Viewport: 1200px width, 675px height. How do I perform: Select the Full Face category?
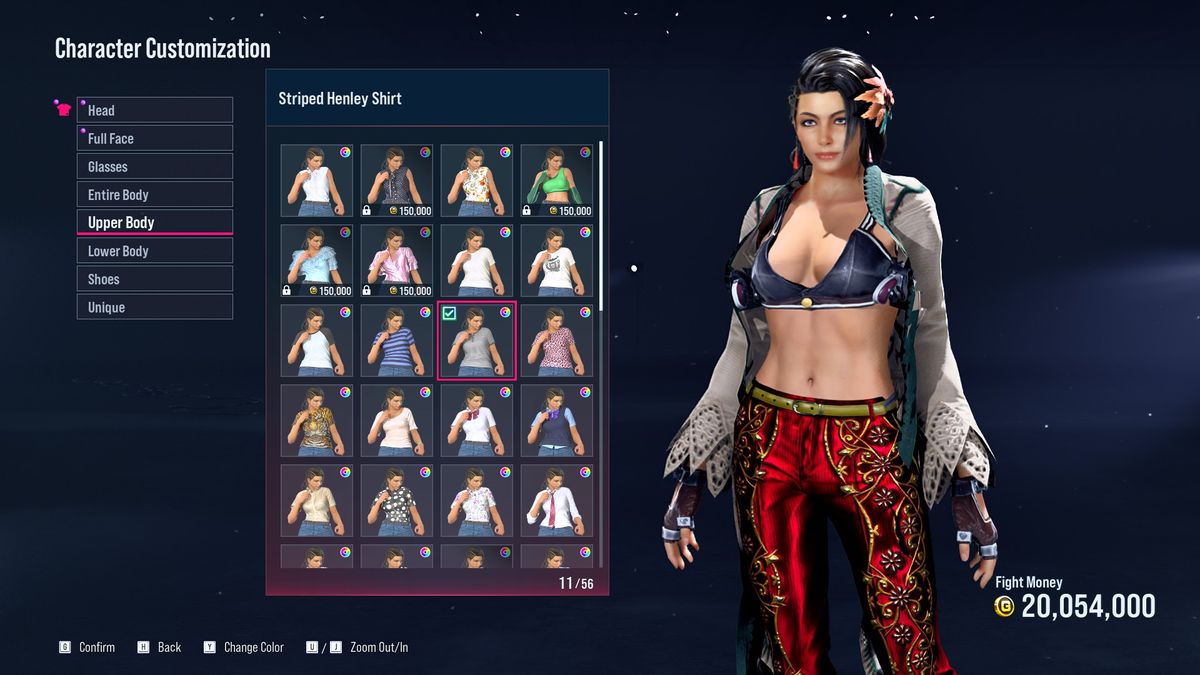tap(155, 138)
